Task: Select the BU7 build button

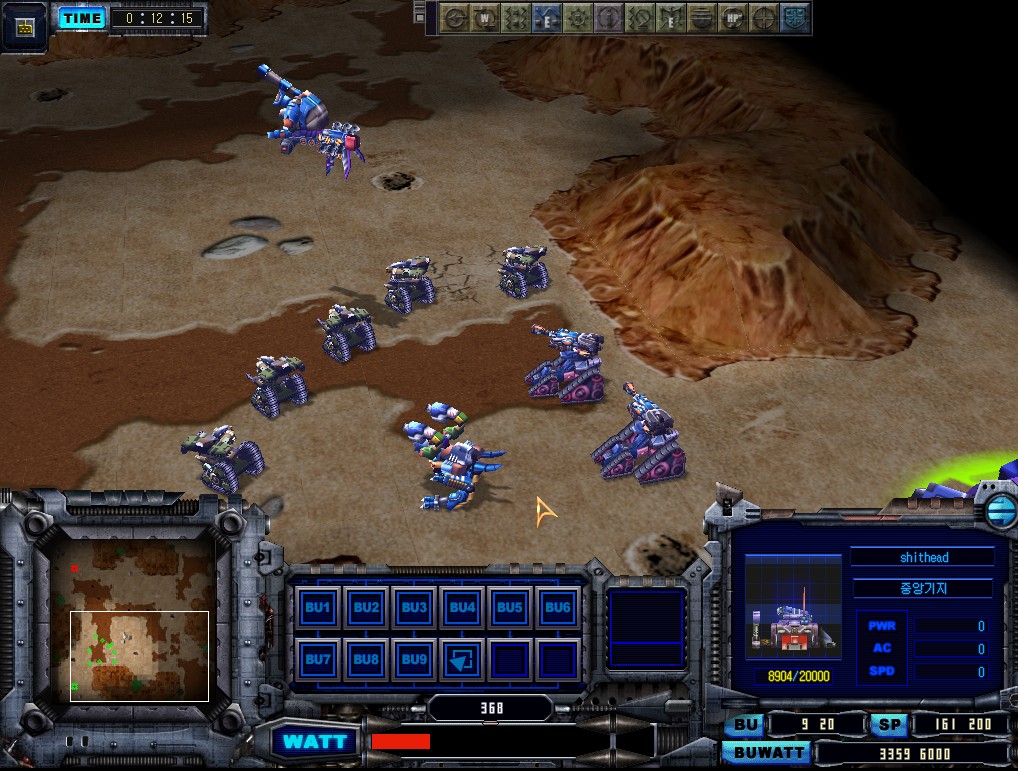Action: (318, 659)
